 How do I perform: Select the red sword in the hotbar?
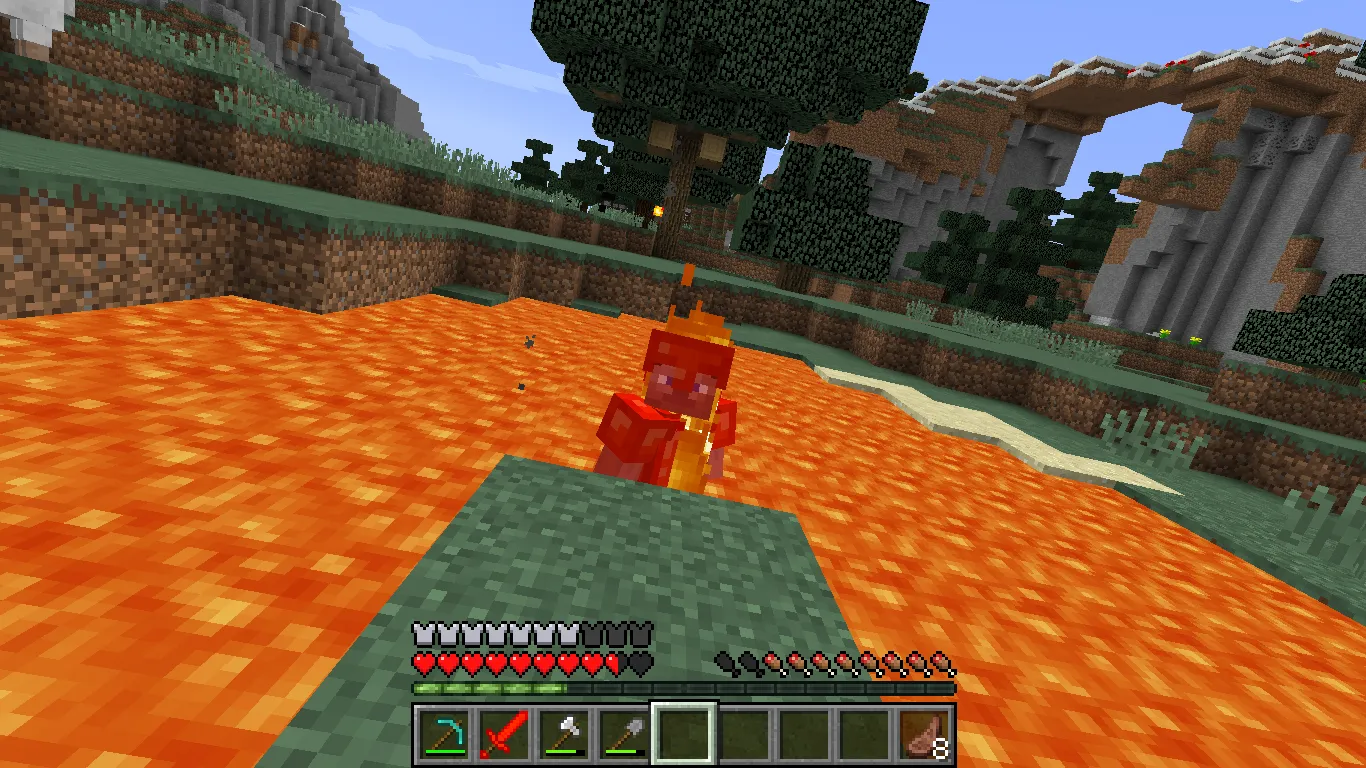(x=505, y=731)
